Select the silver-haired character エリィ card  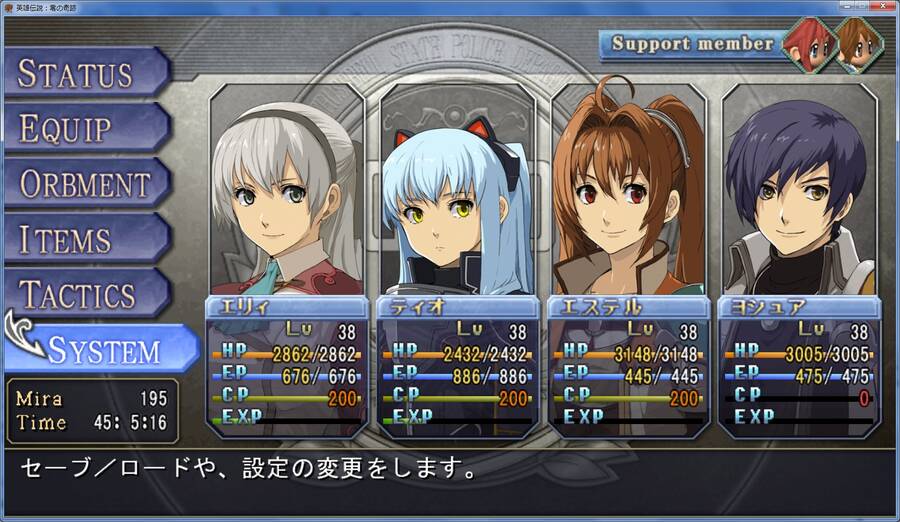[x=286, y=260]
